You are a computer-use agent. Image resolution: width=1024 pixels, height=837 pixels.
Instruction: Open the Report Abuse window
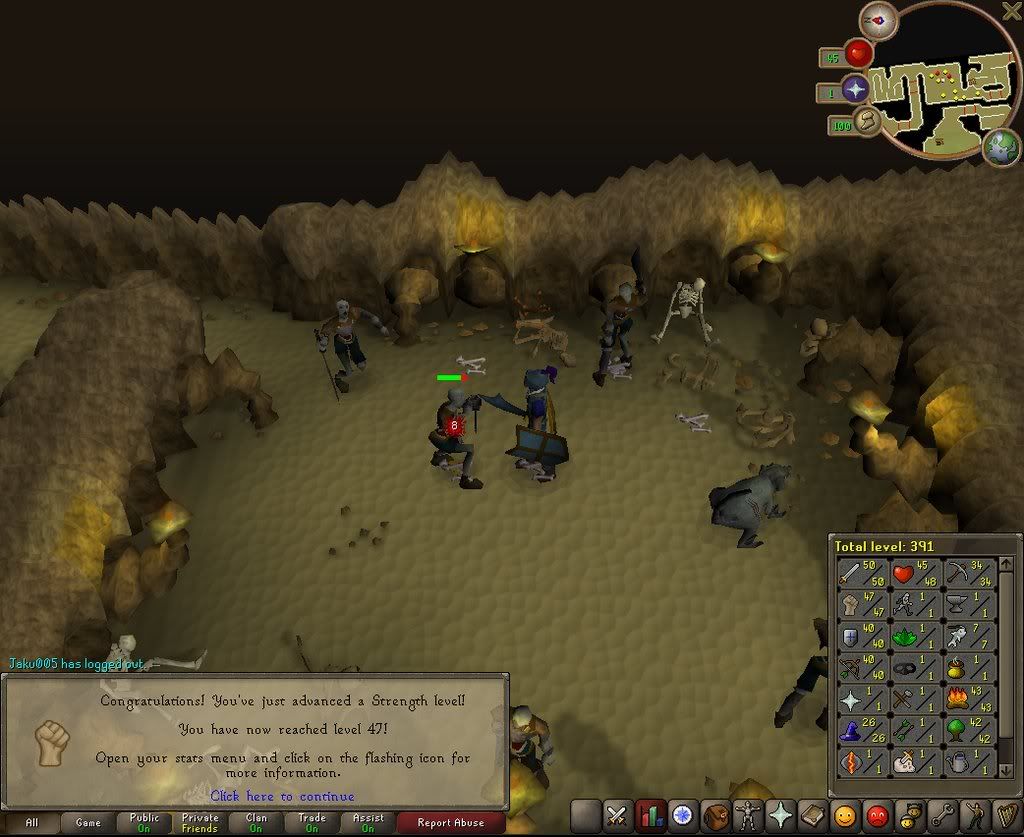pyautogui.click(x=450, y=823)
